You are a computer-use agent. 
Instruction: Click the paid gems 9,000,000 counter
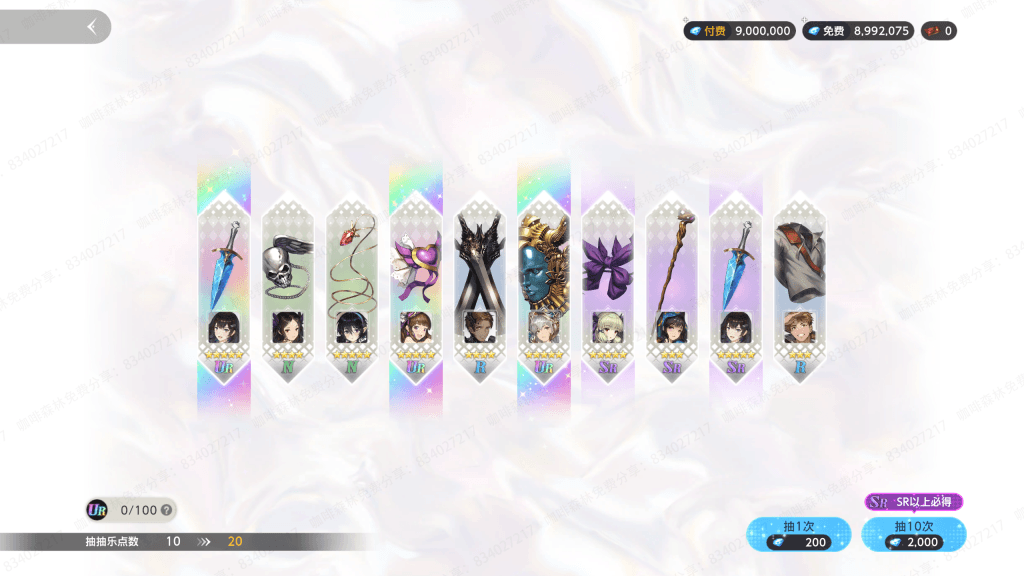(x=739, y=31)
